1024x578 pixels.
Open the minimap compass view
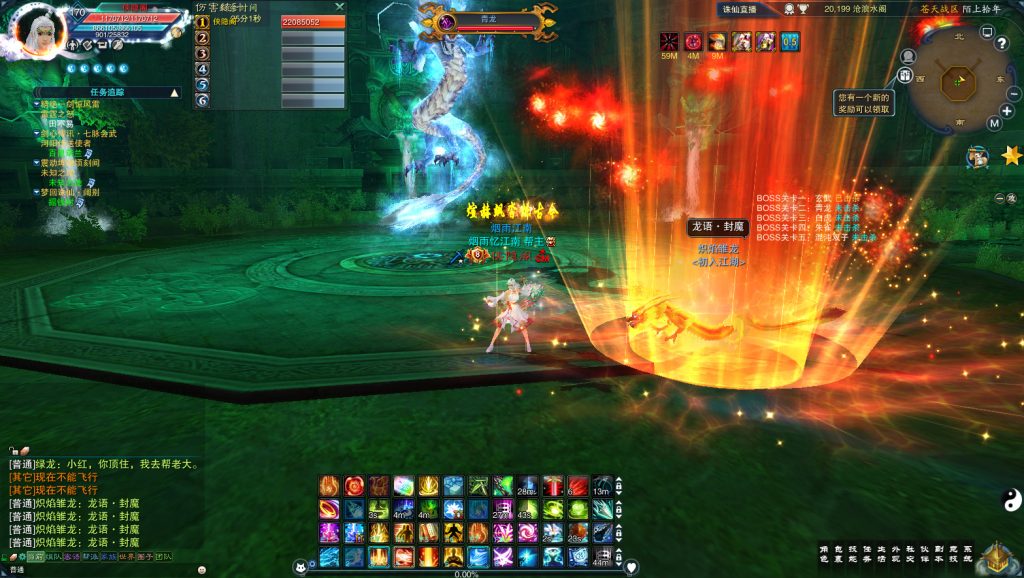(957, 80)
